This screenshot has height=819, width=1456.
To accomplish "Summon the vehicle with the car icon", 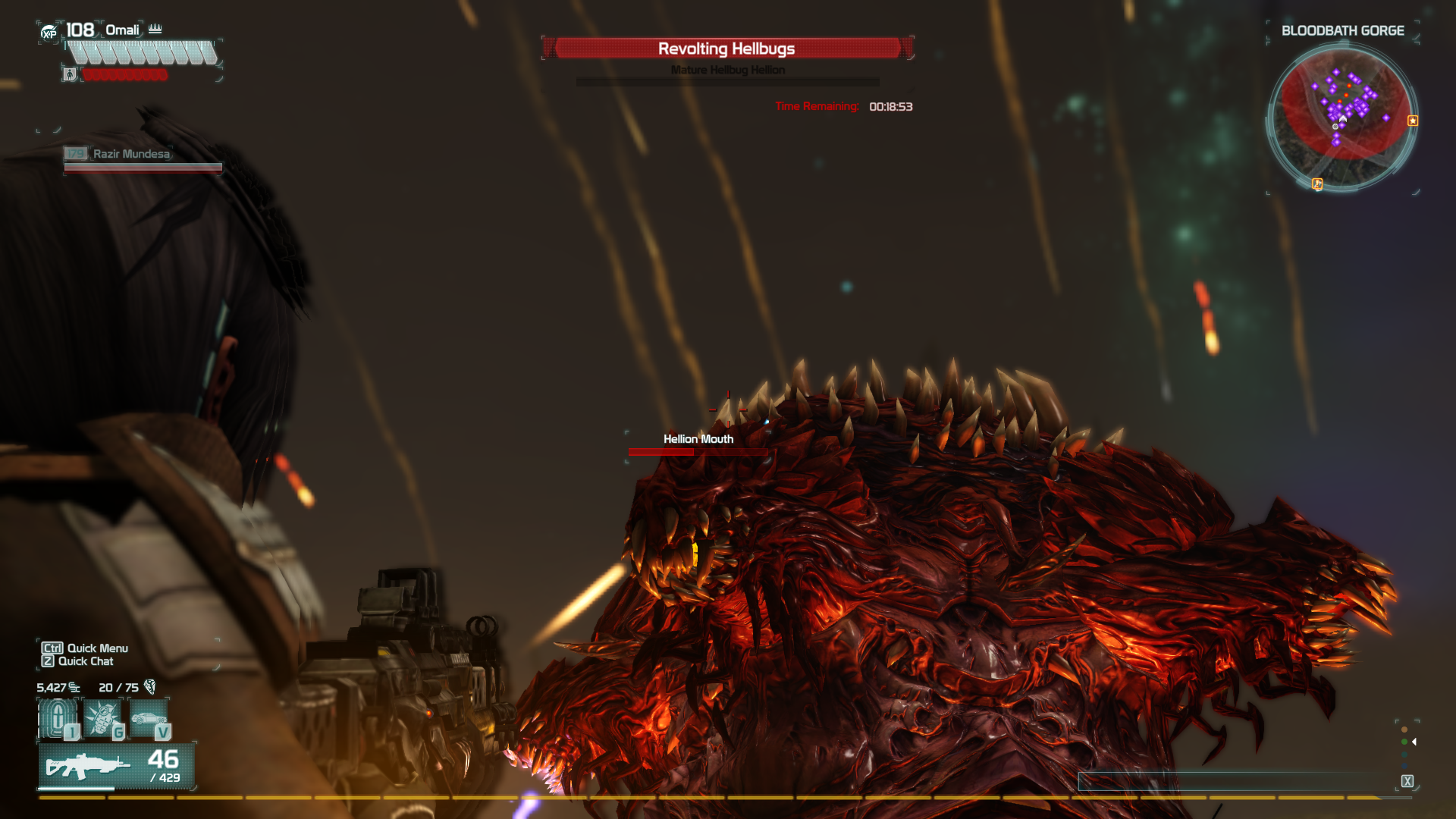I will click(x=149, y=717).
